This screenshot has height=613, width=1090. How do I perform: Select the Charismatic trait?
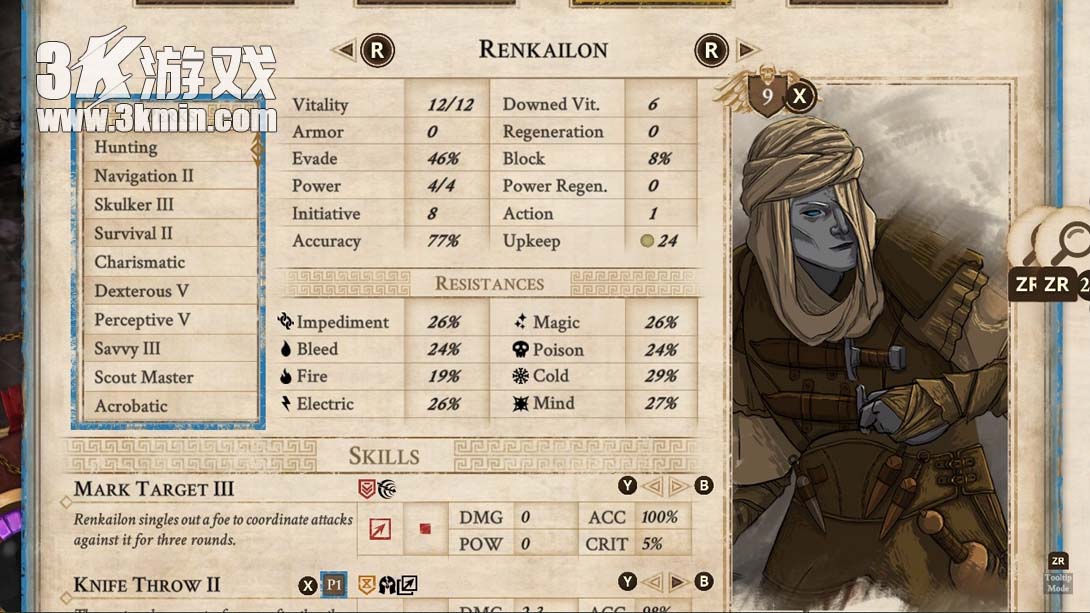165,263
